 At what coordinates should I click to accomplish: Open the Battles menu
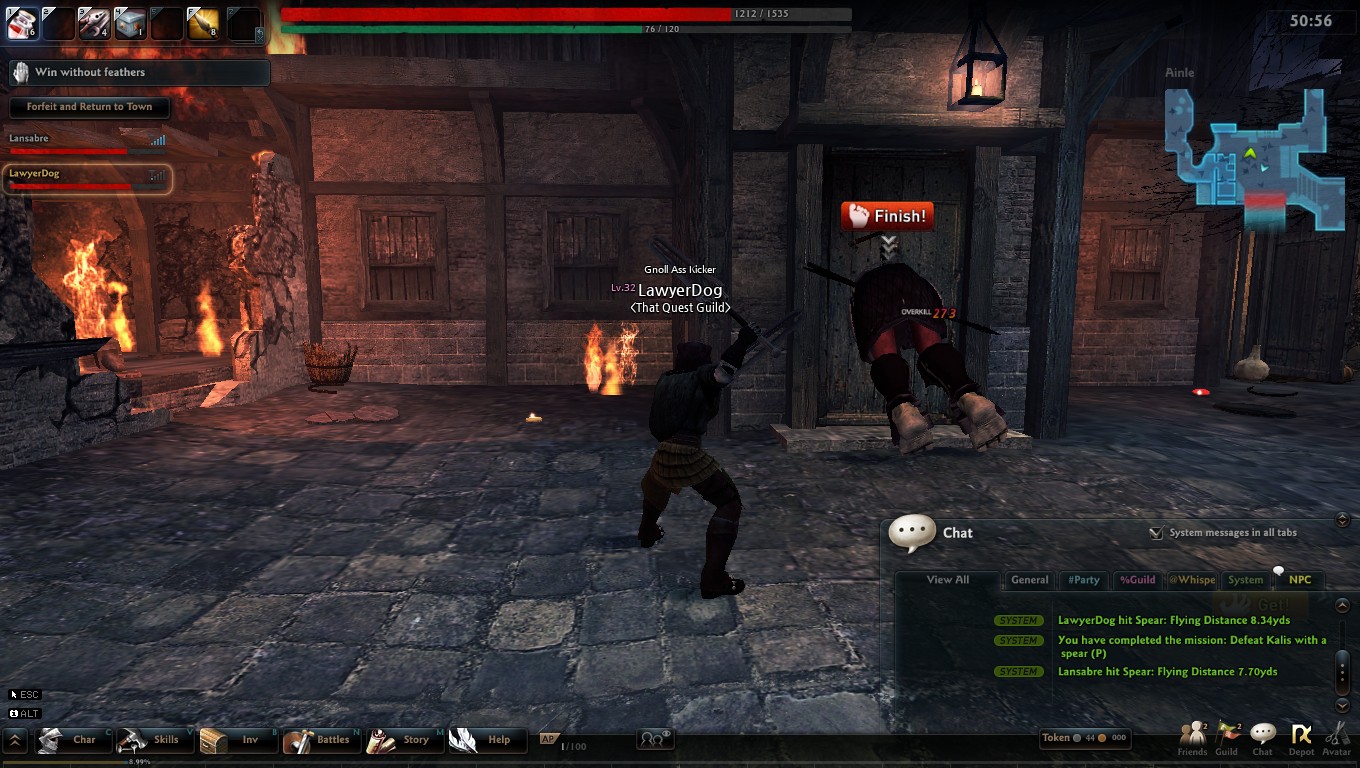click(320, 740)
